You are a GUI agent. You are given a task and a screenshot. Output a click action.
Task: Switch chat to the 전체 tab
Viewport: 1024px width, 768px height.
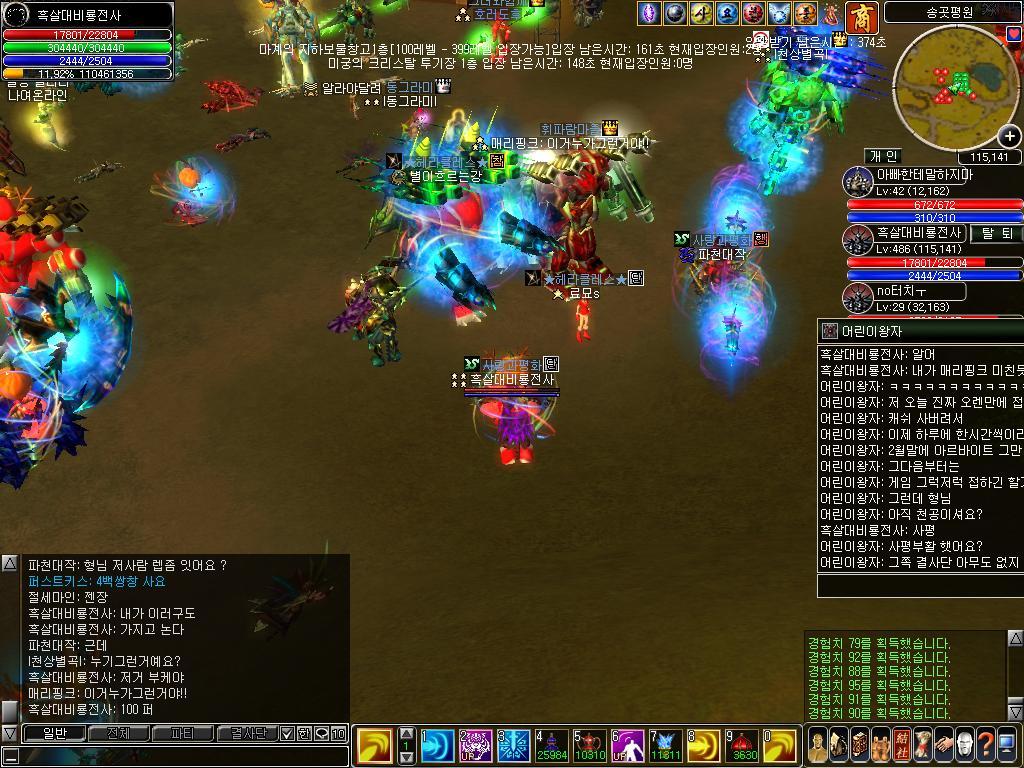pos(119,733)
